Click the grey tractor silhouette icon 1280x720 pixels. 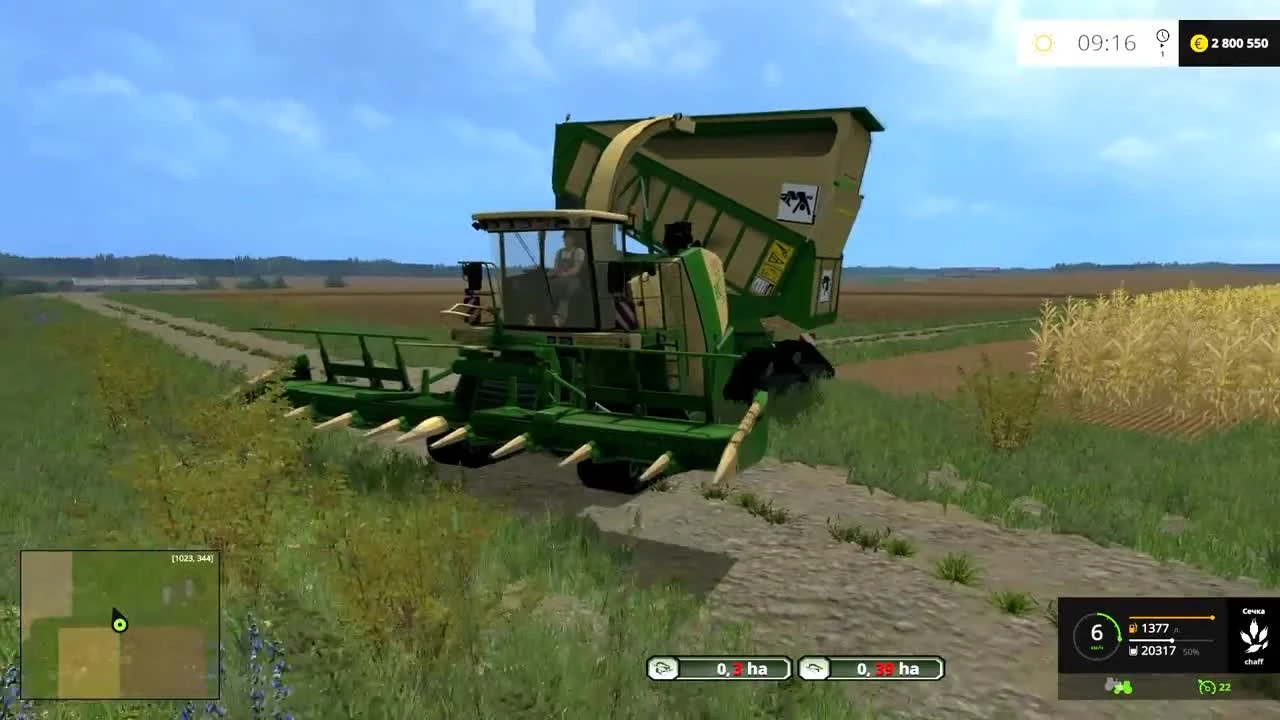click(x=1110, y=683)
